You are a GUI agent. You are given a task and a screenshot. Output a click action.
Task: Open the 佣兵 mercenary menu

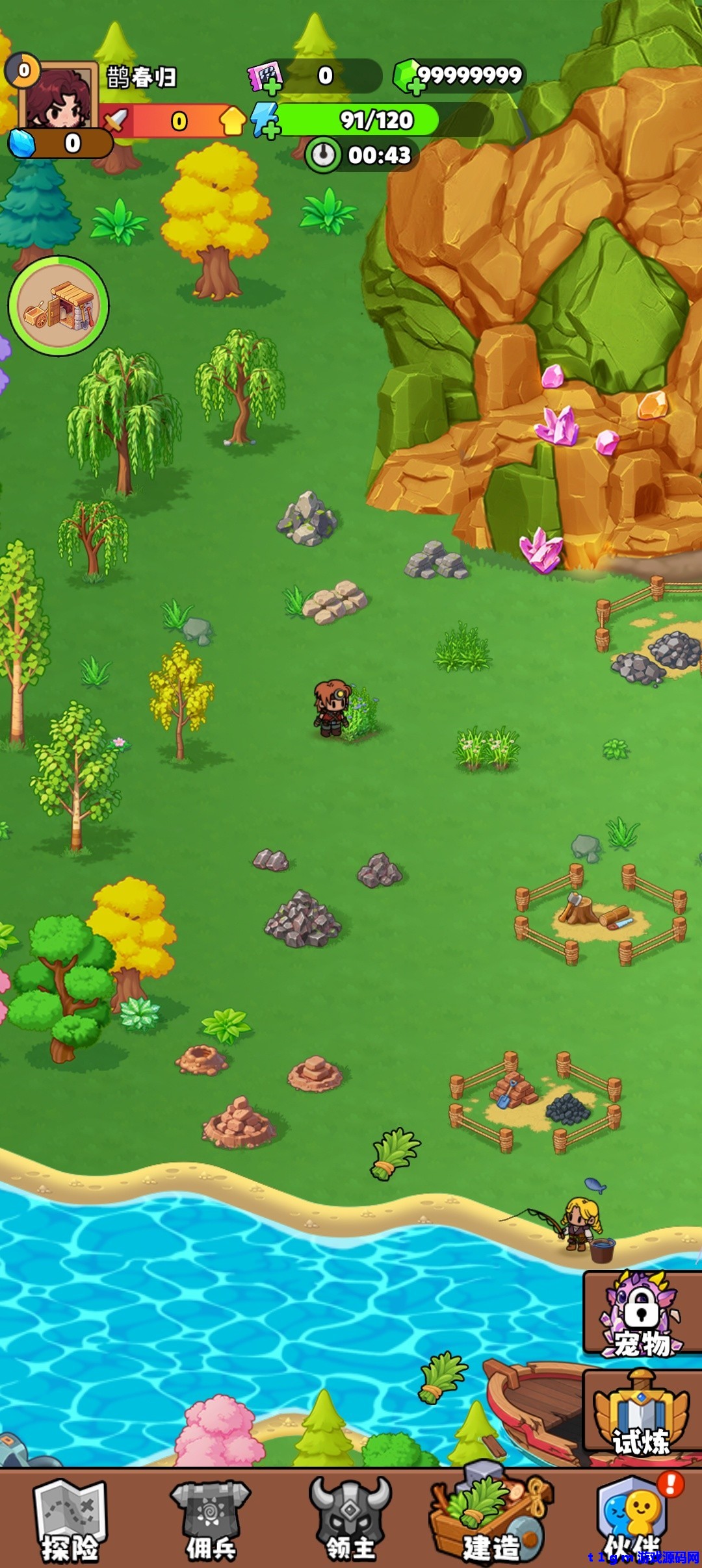pyautogui.click(x=211, y=1519)
